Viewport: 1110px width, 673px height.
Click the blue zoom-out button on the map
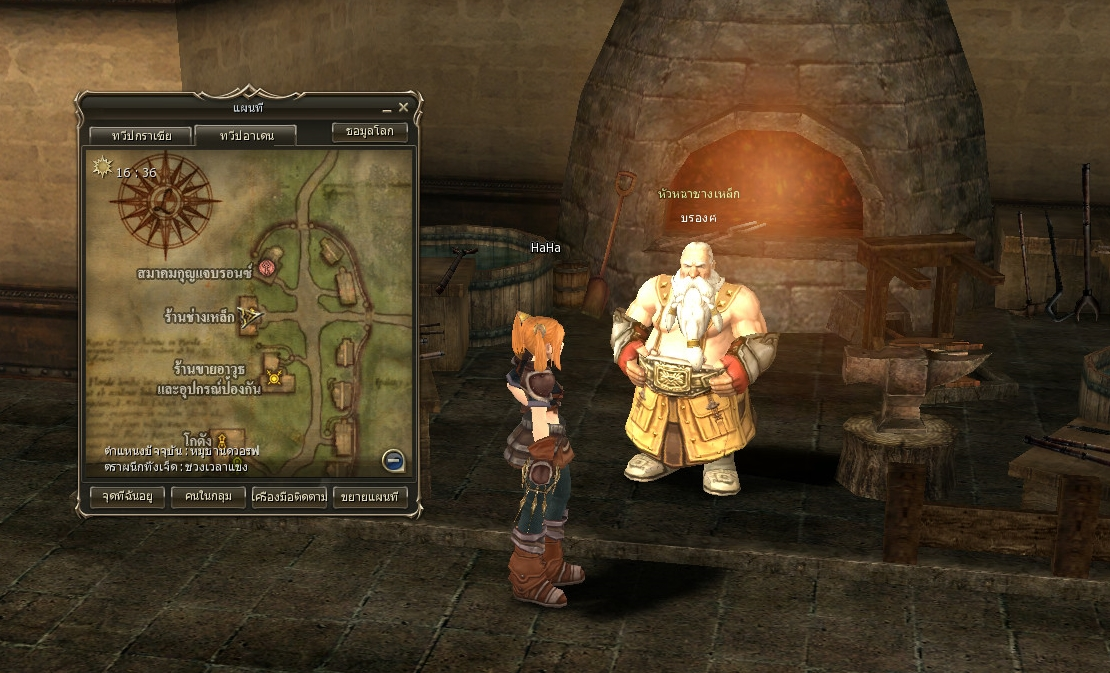(394, 460)
